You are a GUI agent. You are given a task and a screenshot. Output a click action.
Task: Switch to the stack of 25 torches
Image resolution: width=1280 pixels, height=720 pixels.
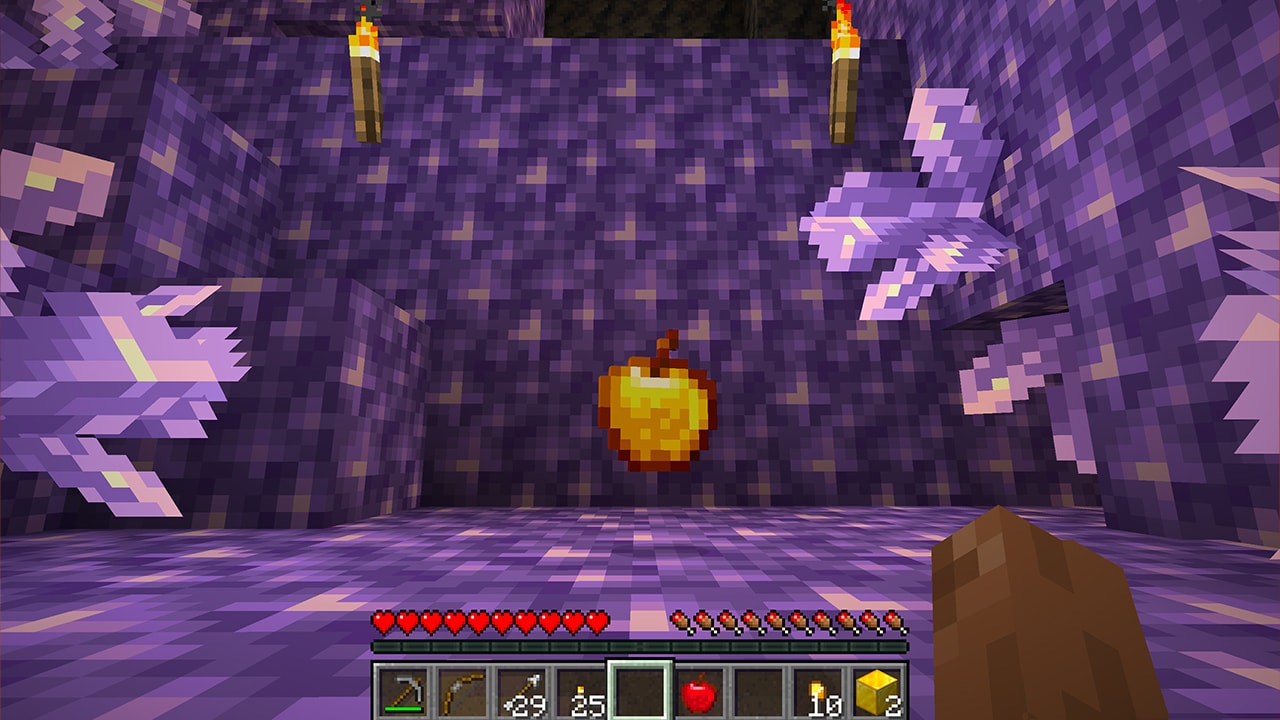tap(581, 691)
